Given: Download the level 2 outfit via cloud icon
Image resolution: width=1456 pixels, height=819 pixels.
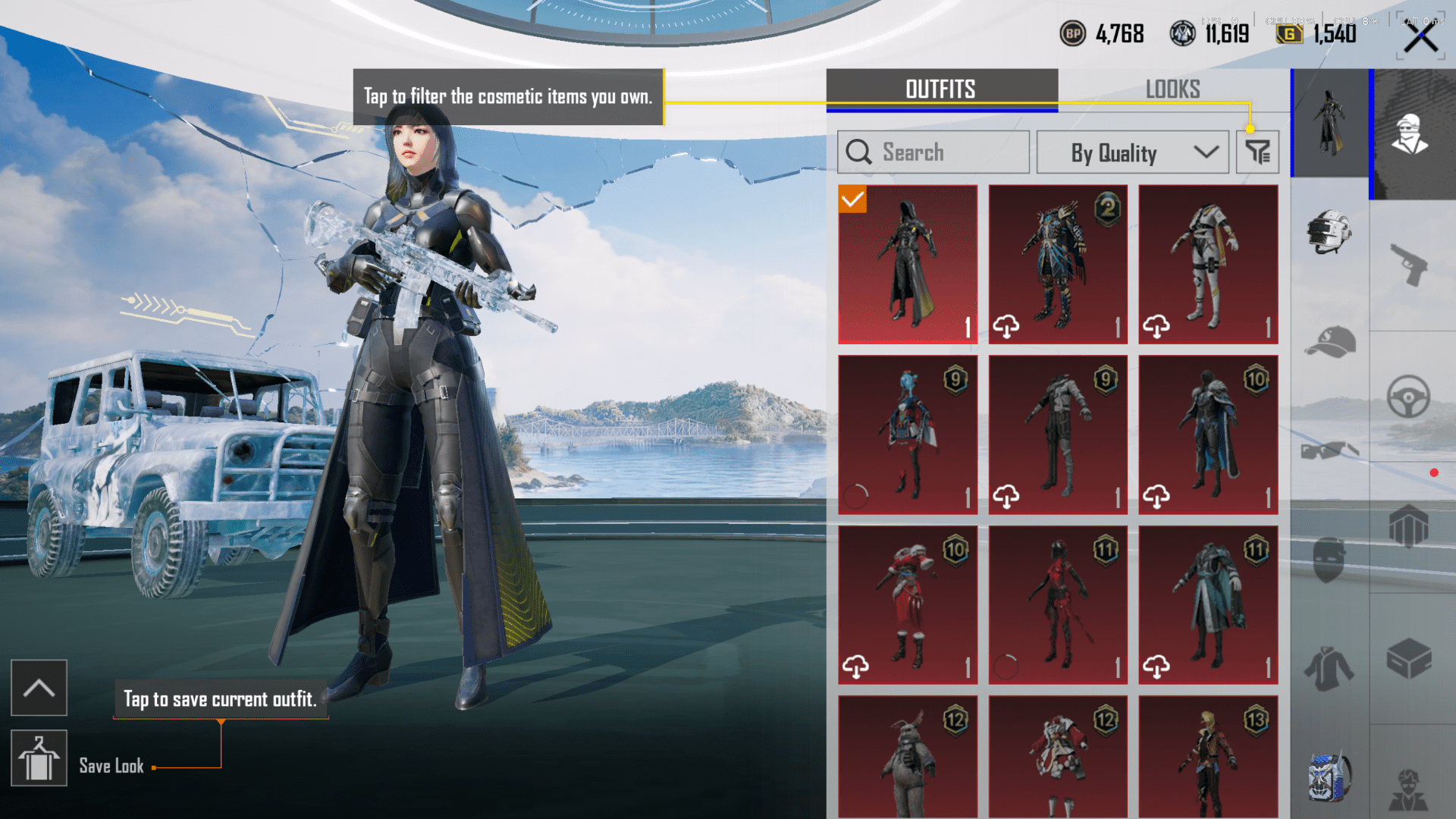Looking at the screenshot, I should coord(1008,325).
